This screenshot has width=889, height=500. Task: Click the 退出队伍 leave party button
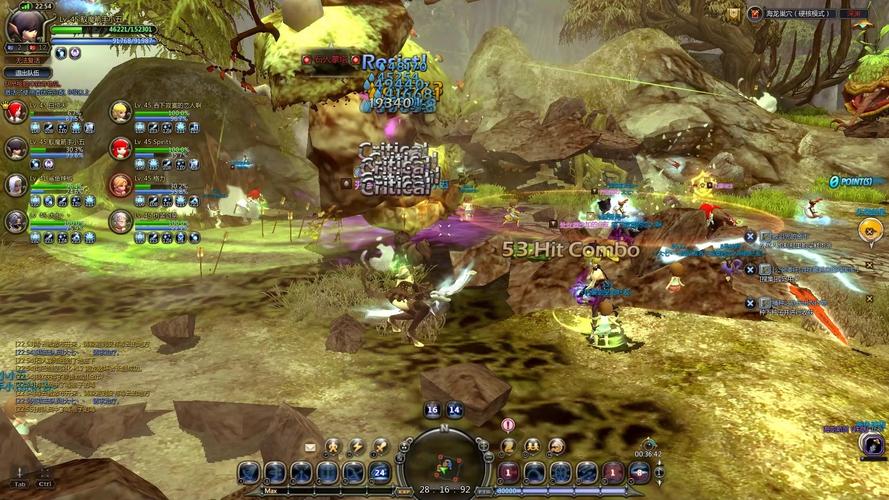pyautogui.click(x=27, y=72)
